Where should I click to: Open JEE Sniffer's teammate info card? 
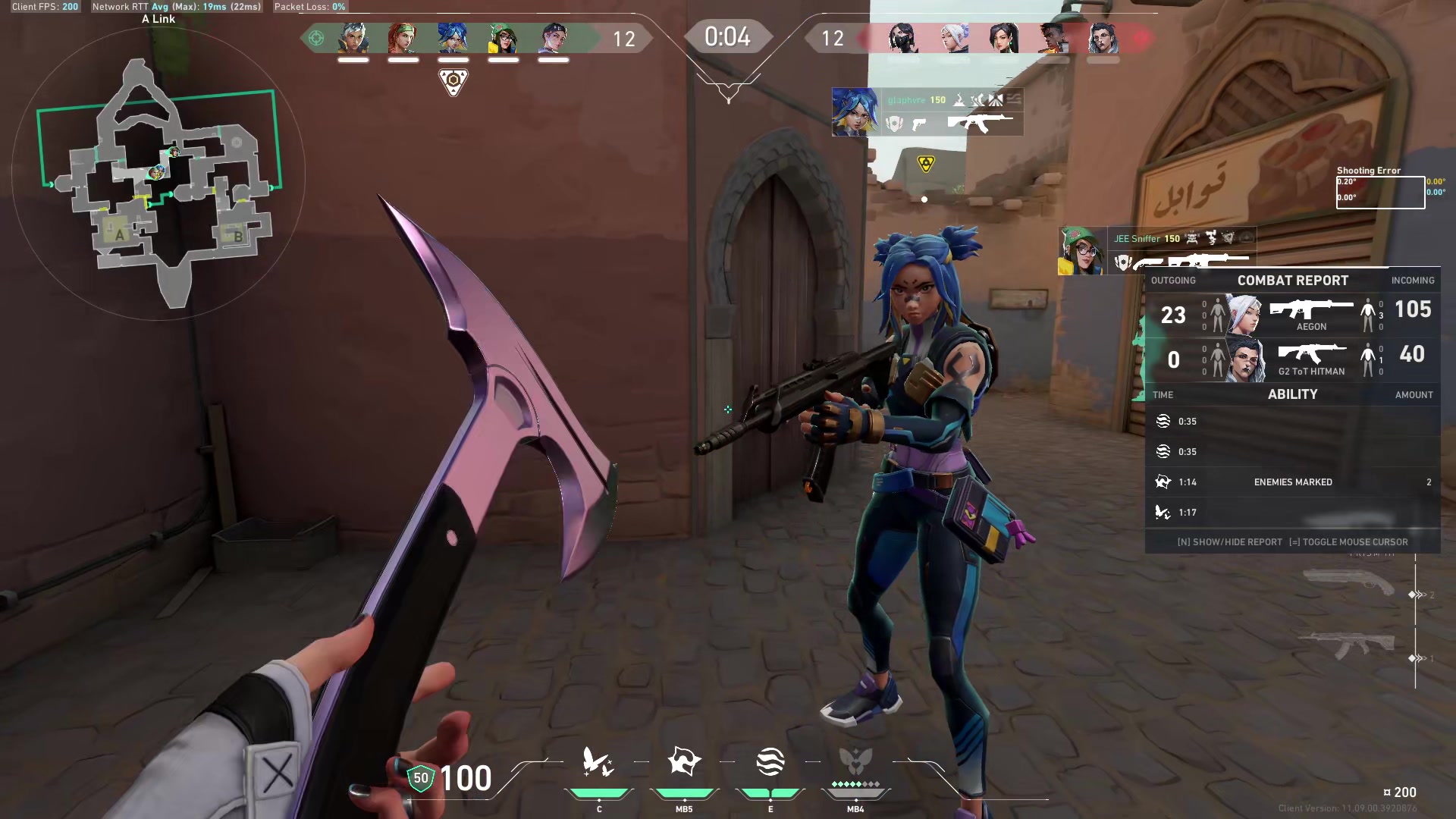[x=1156, y=251]
